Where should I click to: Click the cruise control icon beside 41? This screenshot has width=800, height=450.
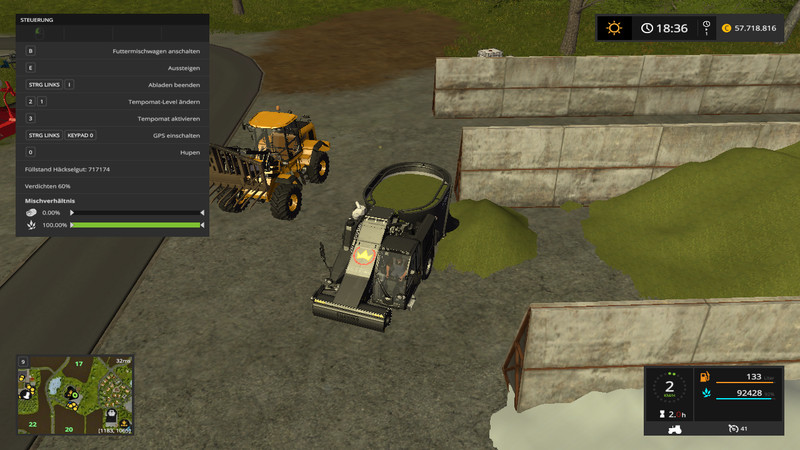tap(736, 428)
